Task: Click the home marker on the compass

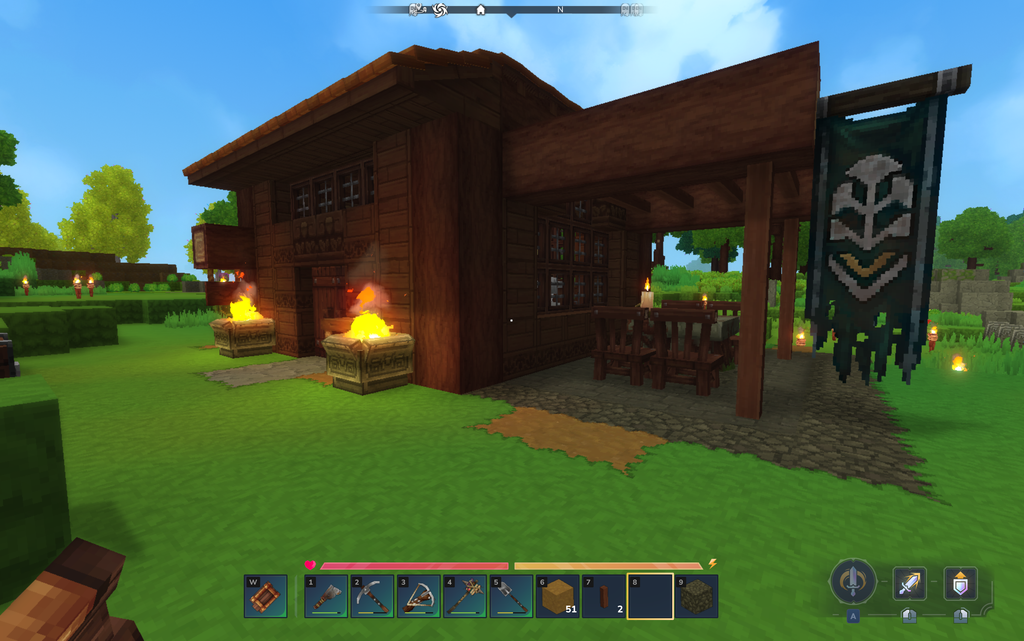Action: 480,10
